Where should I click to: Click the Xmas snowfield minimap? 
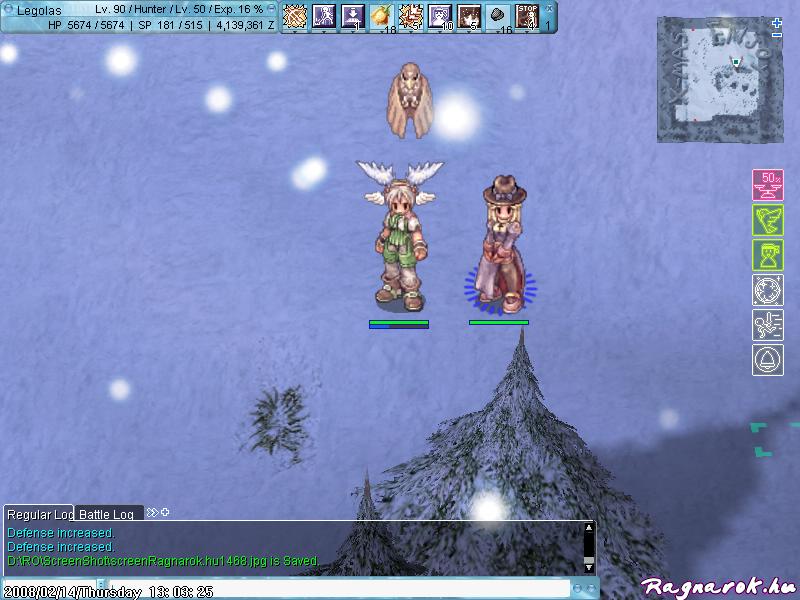[x=714, y=79]
